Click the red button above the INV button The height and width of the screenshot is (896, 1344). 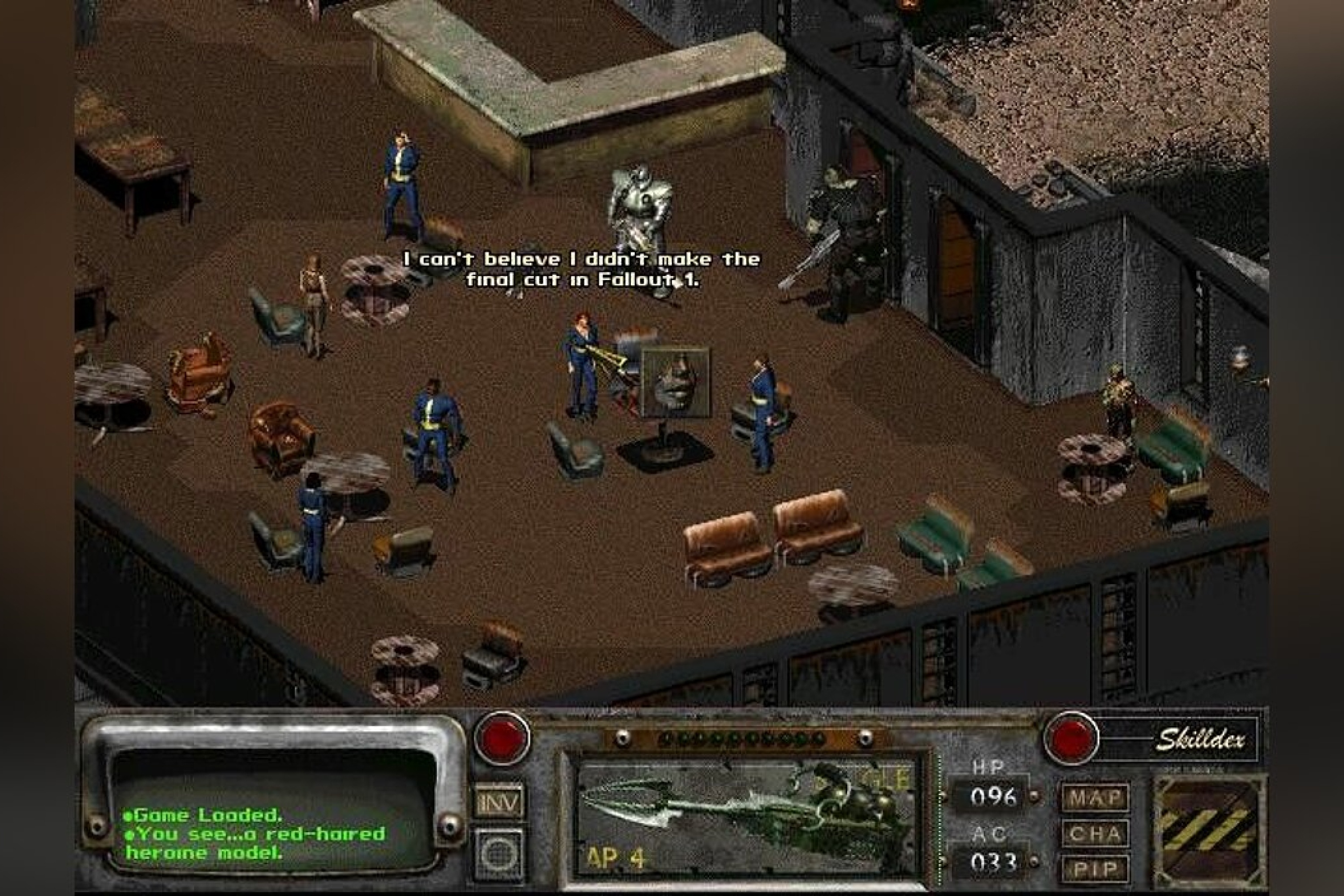(502, 738)
